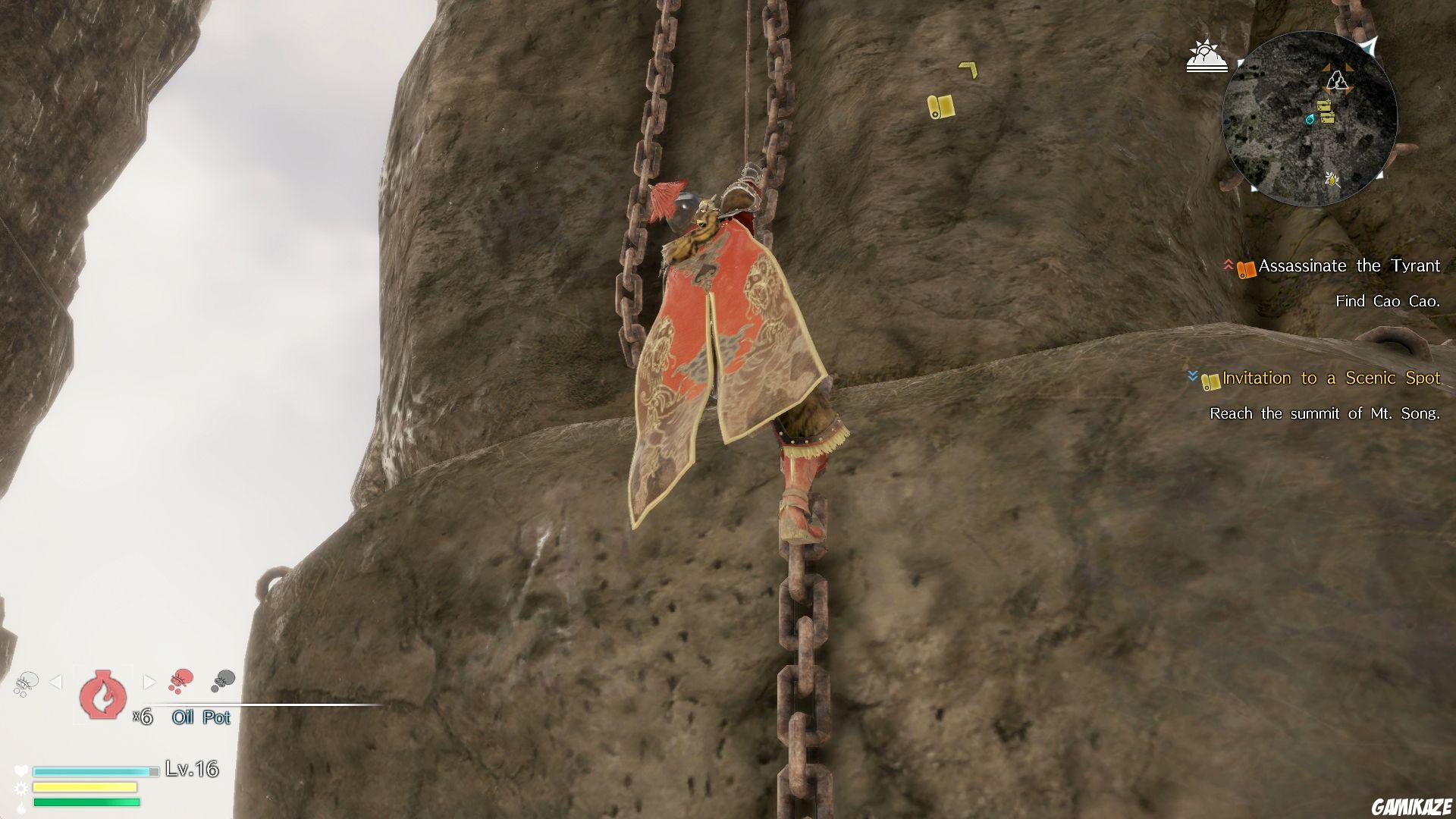
Task: Click the weather forecast icon beside the minimap
Action: point(1208,54)
